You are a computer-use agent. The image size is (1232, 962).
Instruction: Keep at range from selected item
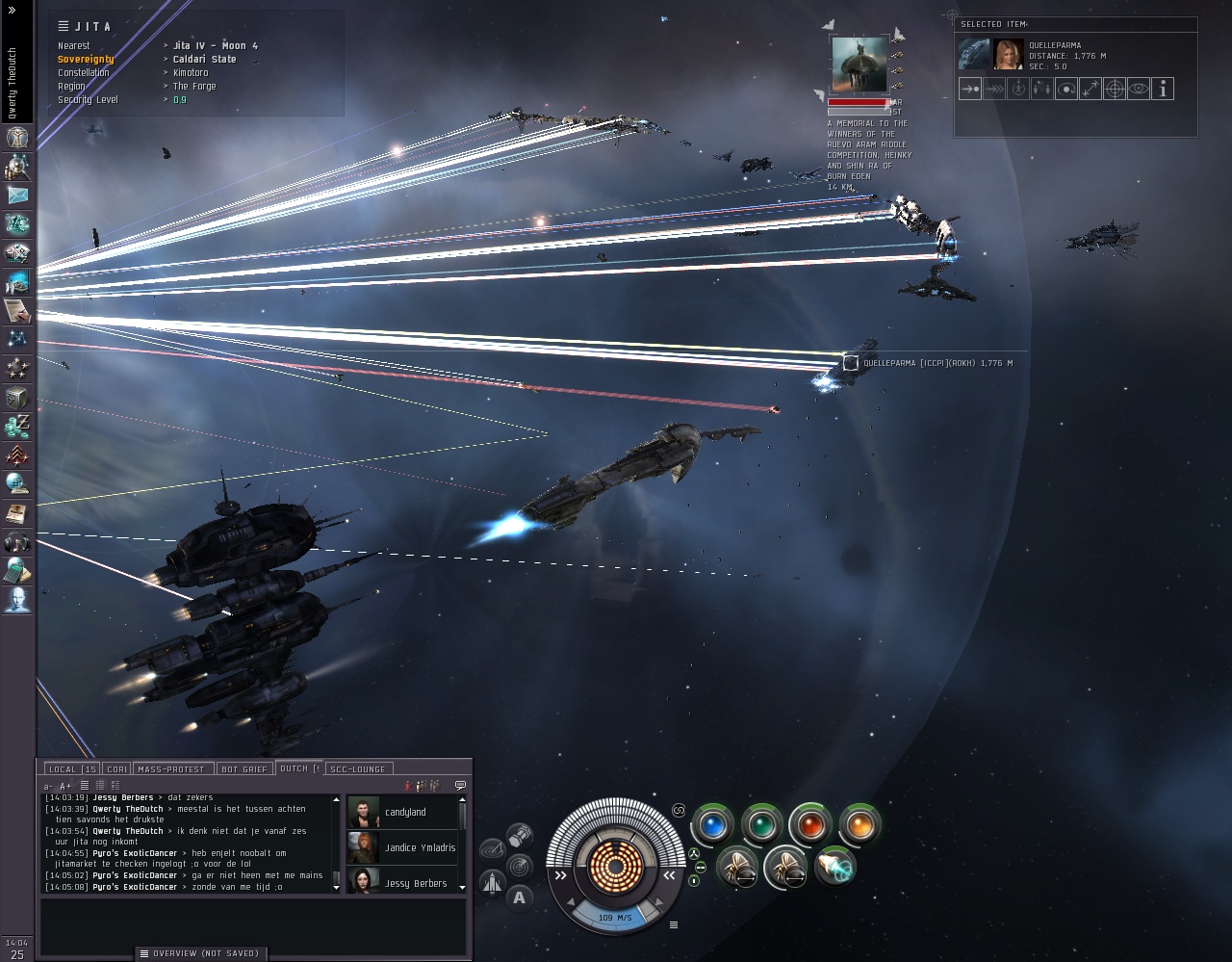click(1091, 90)
